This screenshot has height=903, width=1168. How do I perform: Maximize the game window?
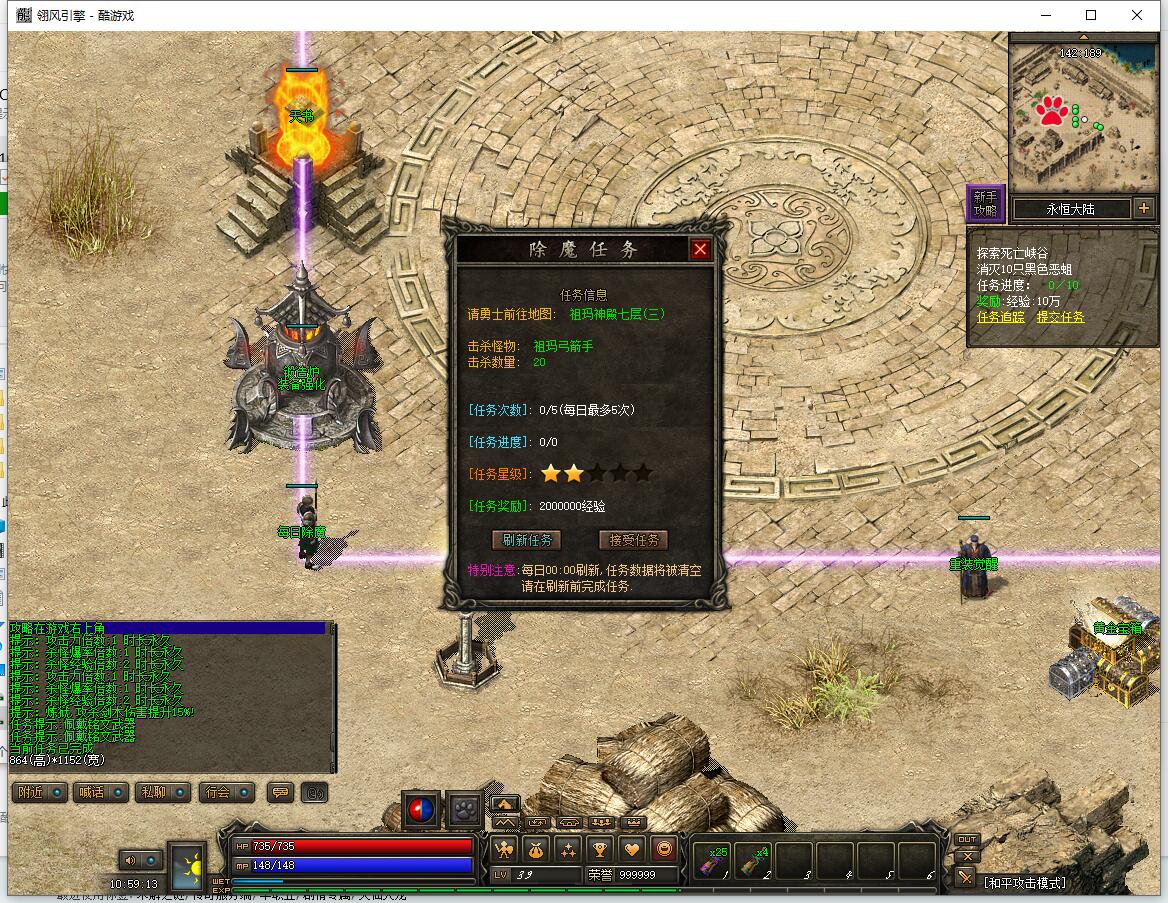[x=1091, y=15]
